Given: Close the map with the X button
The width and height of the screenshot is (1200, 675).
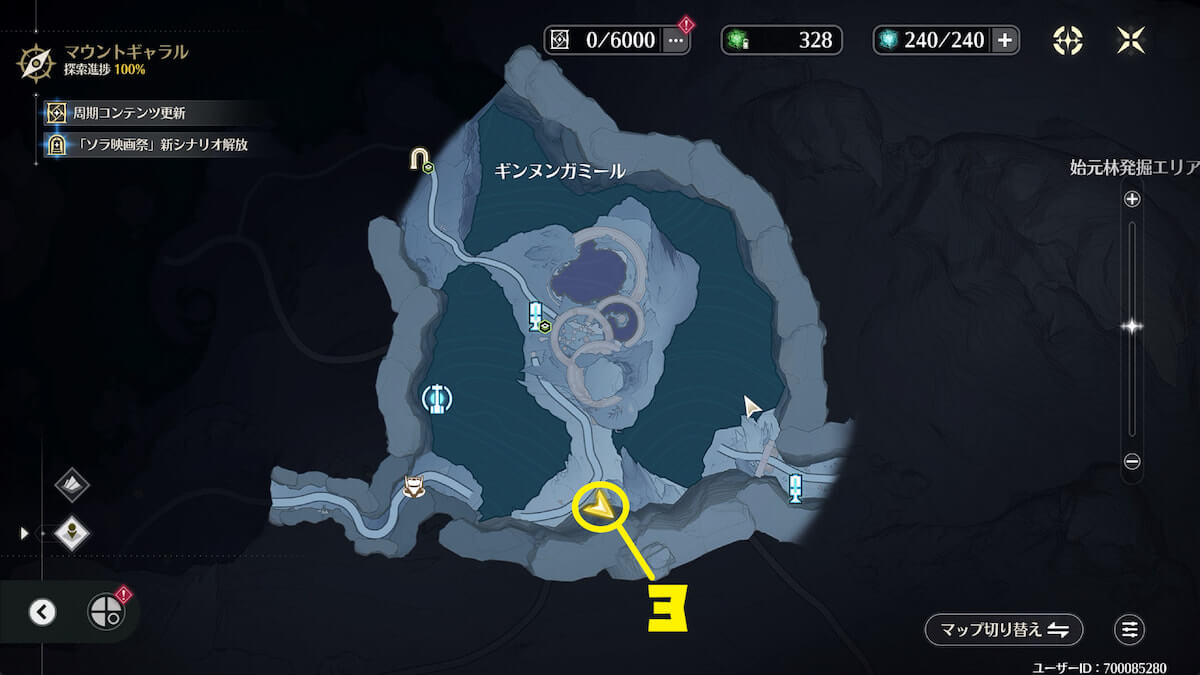Looking at the screenshot, I should pos(1130,40).
